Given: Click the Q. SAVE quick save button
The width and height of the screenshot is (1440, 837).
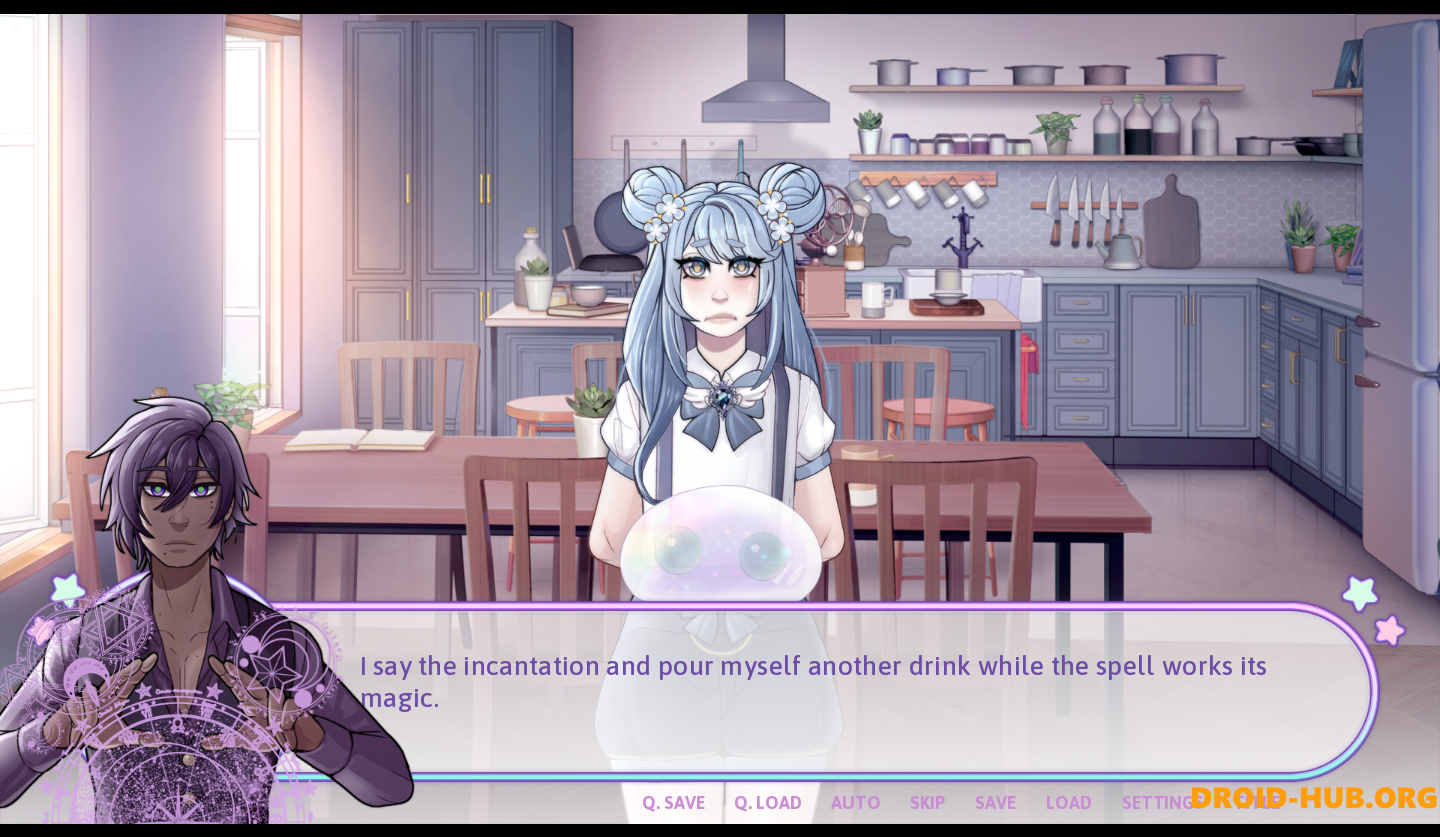Looking at the screenshot, I should pyautogui.click(x=673, y=802).
